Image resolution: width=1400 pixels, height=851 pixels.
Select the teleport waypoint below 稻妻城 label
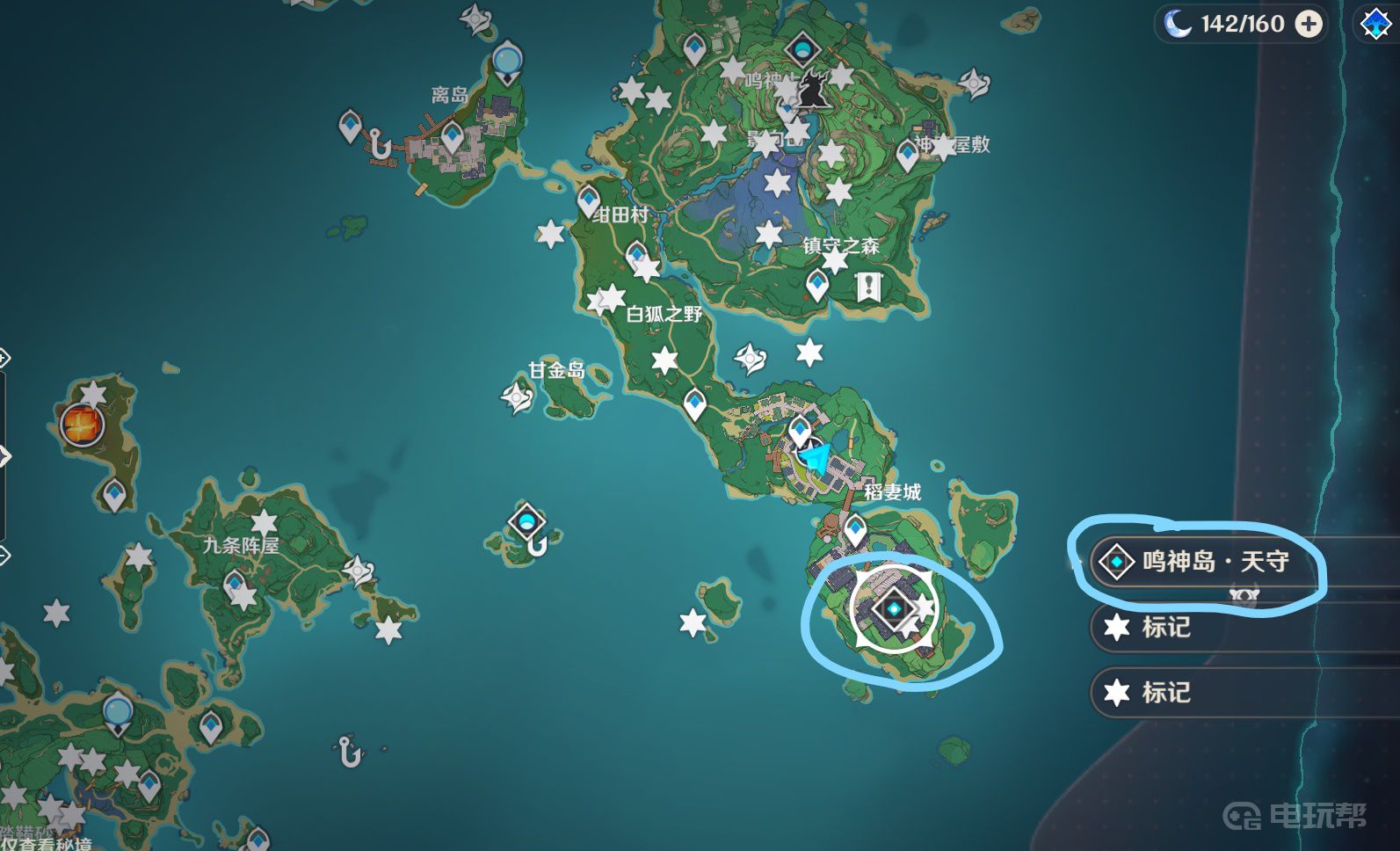[855, 530]
